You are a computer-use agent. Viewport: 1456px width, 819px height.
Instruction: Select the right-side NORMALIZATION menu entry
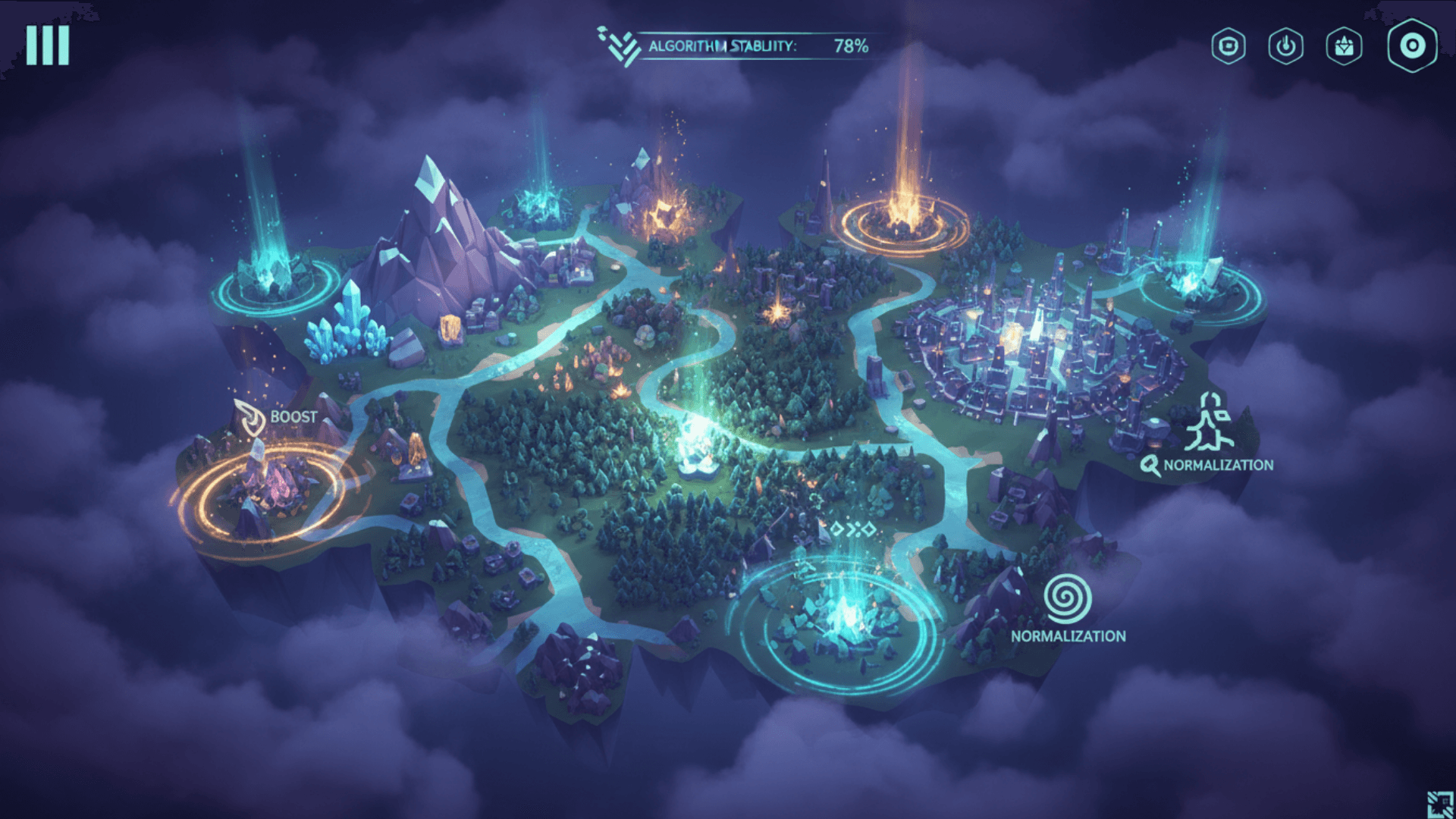[1219, 466]
